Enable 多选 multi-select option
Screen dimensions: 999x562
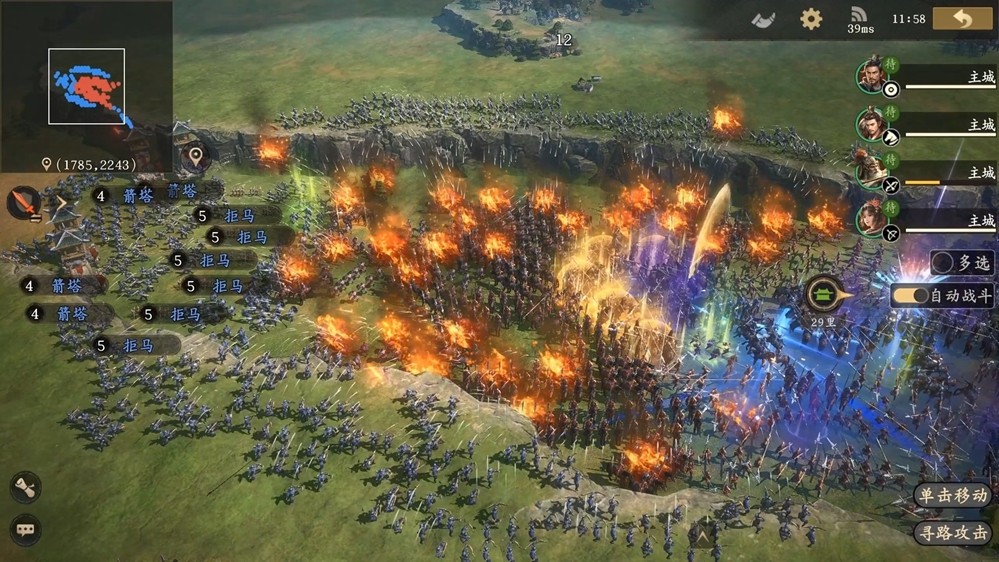pos(962,263)
